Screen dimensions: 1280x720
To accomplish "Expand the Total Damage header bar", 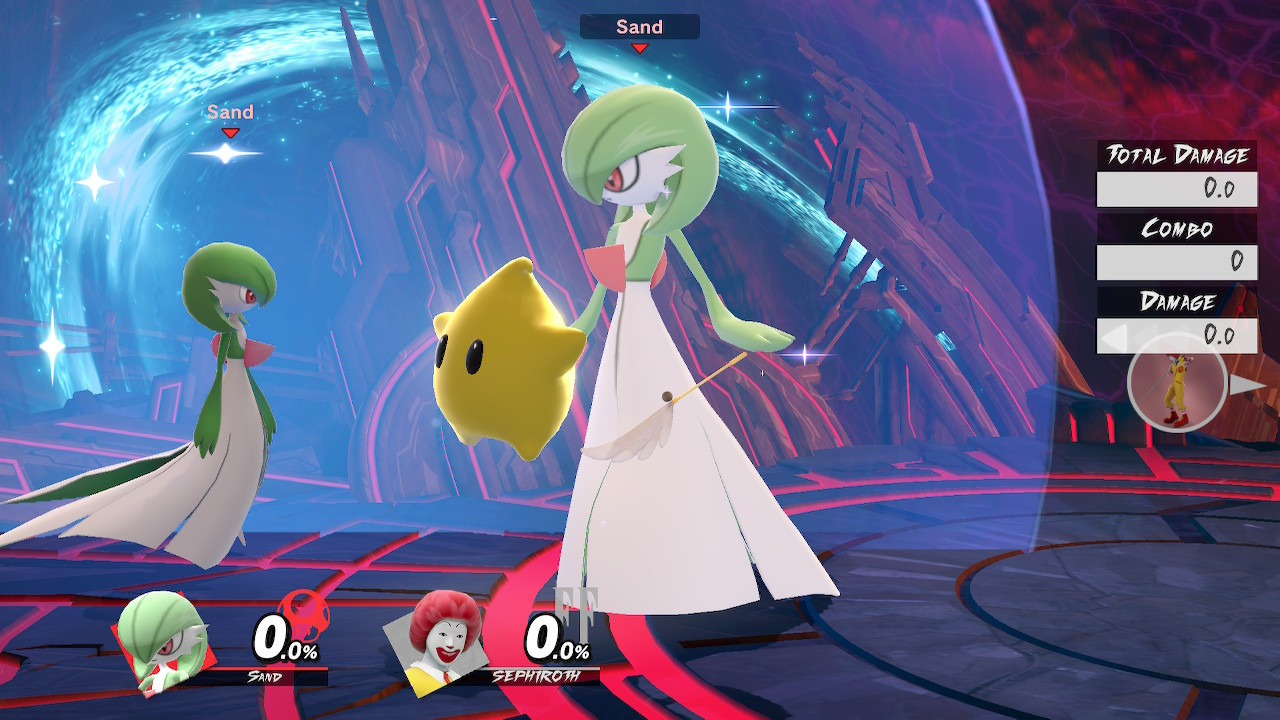I will [x=1177, y=152].
